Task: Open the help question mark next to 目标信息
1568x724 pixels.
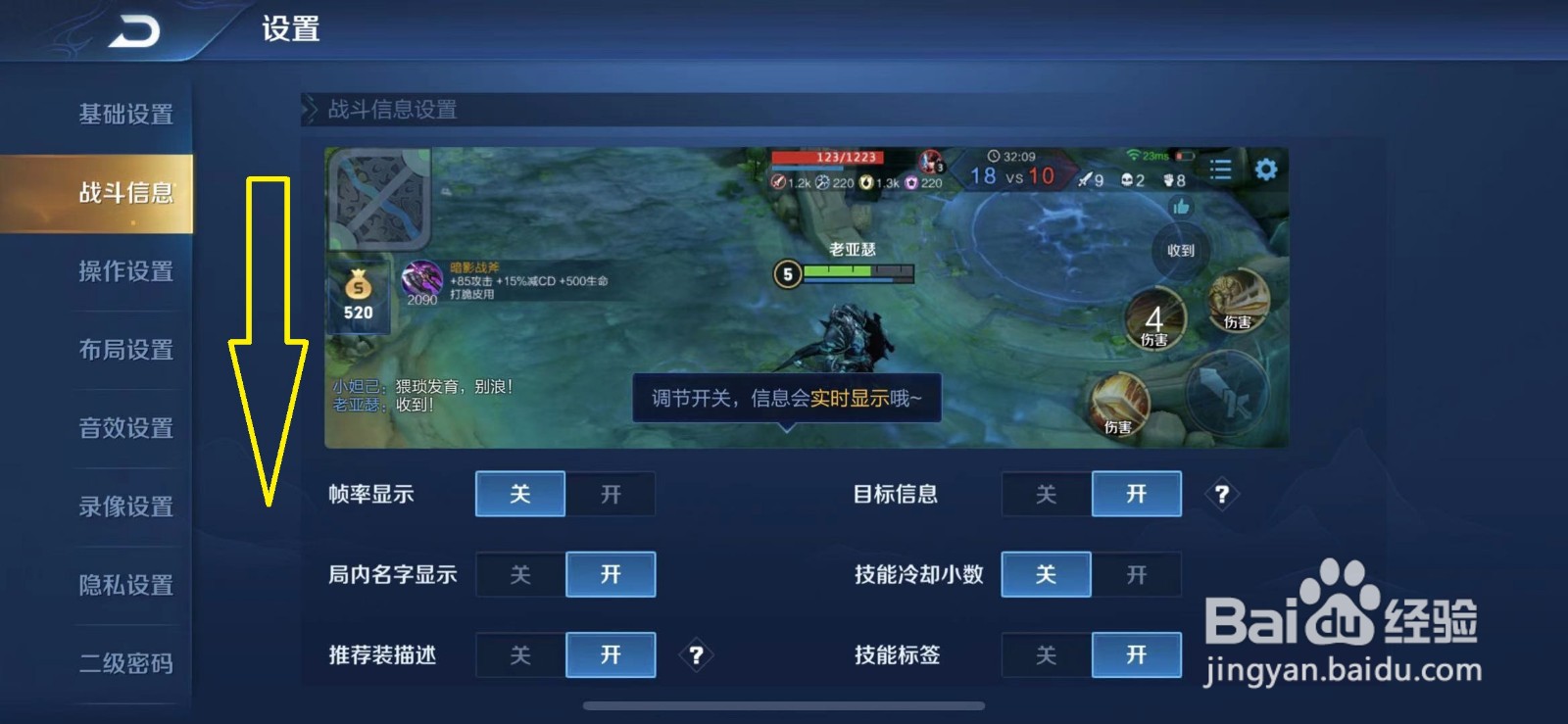Action: click(1221, 495)
